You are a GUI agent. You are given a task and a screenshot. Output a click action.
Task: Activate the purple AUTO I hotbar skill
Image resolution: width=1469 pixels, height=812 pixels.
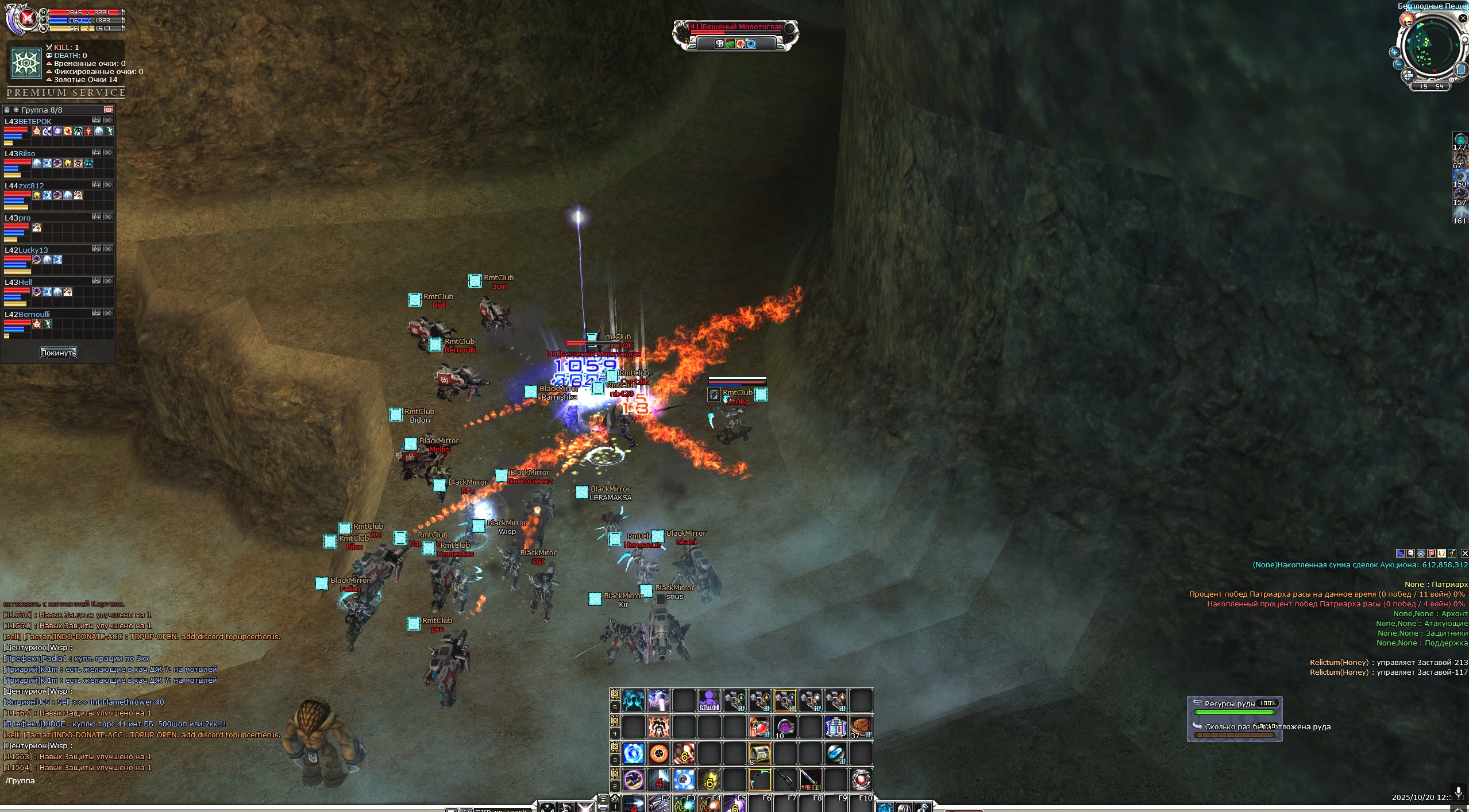(x=709, y=701)
